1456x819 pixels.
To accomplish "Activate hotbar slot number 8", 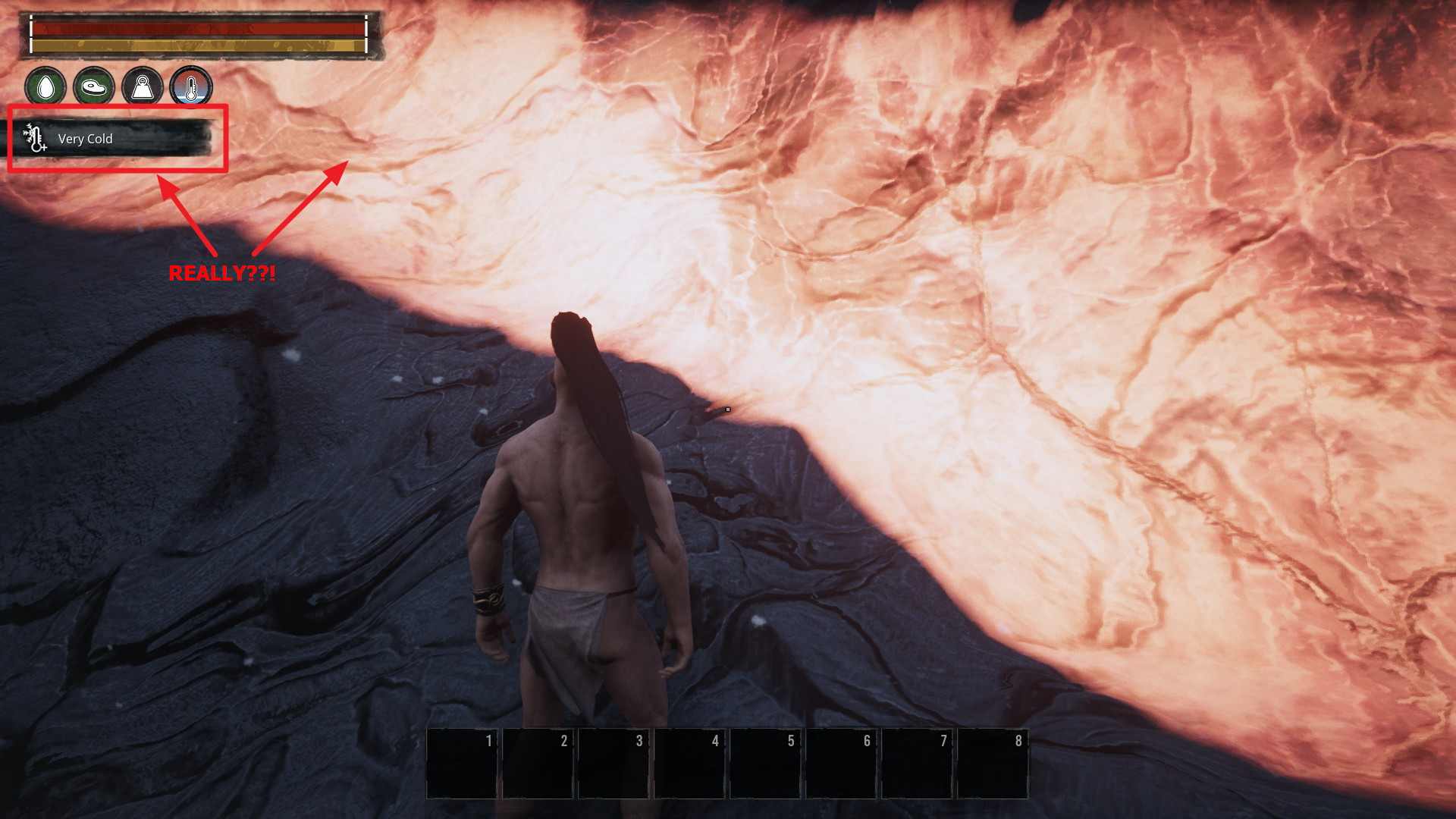I will pos(993,763).
